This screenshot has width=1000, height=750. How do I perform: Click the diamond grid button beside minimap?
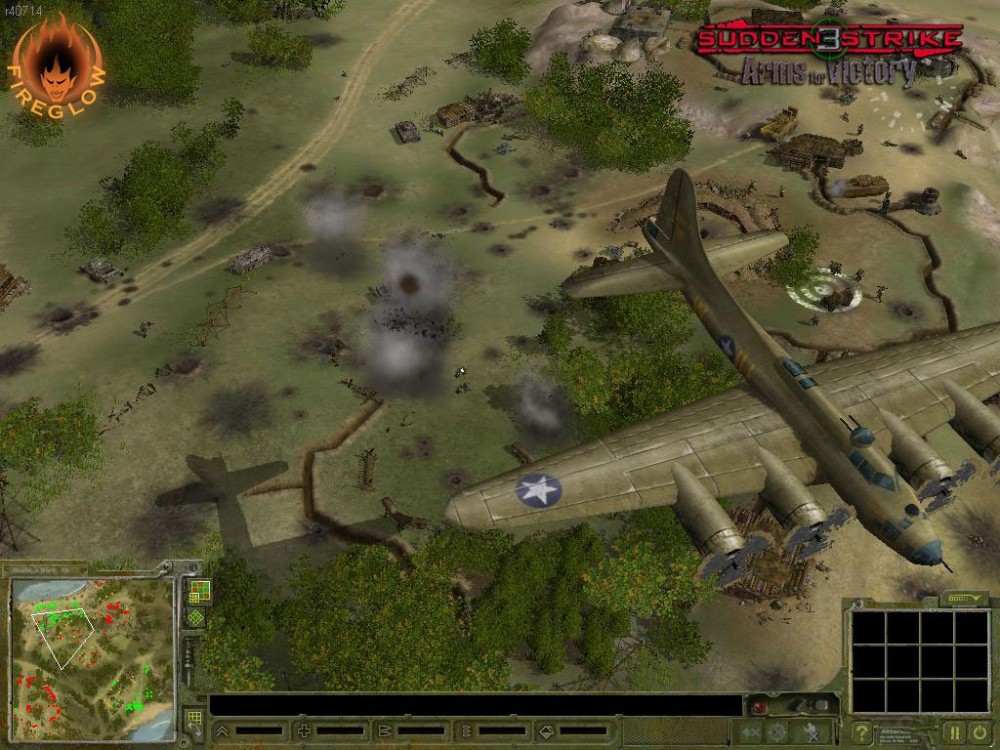pos(197,618)
